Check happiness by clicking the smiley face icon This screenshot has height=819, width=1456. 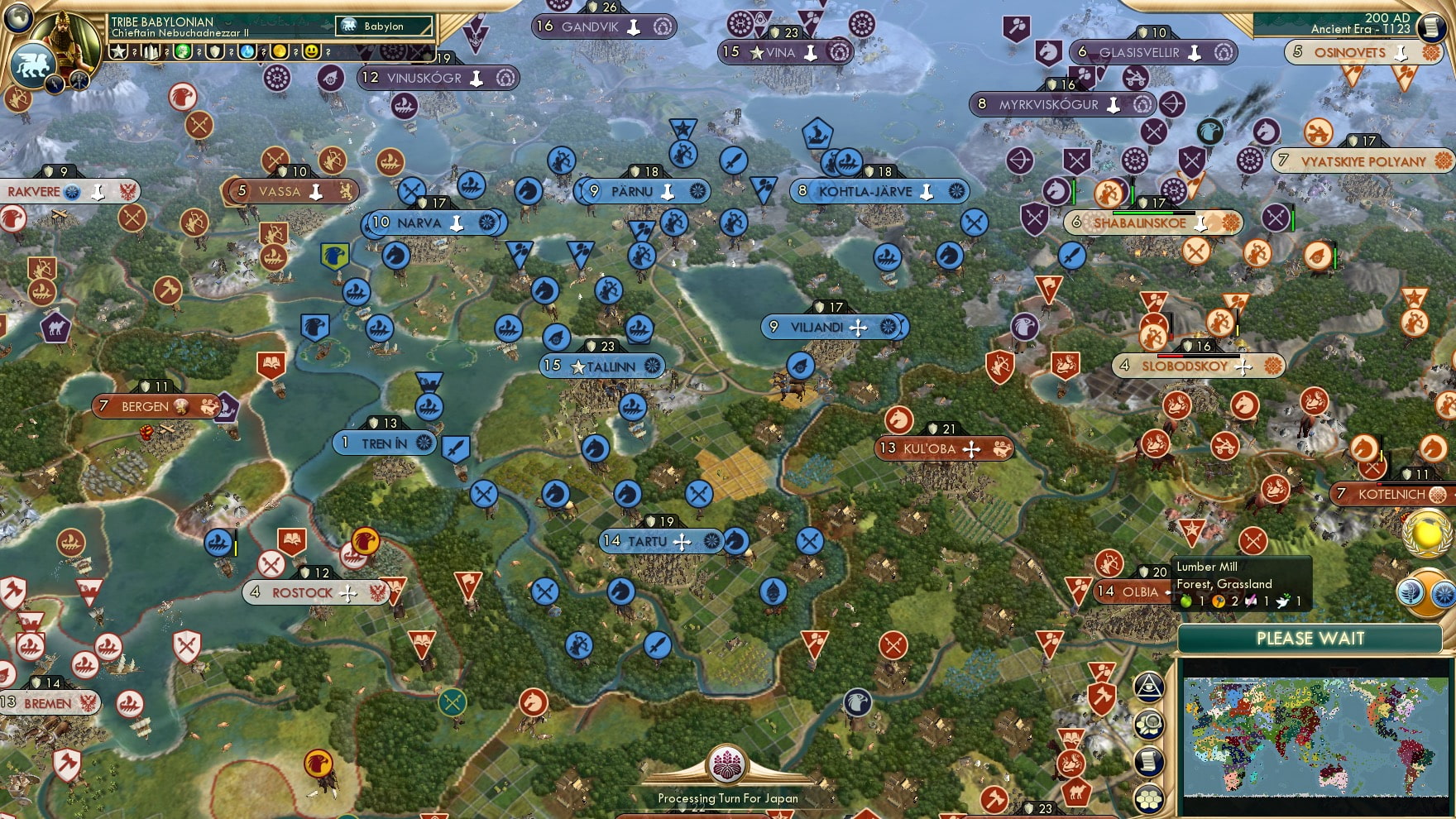(x=312, y=50)
